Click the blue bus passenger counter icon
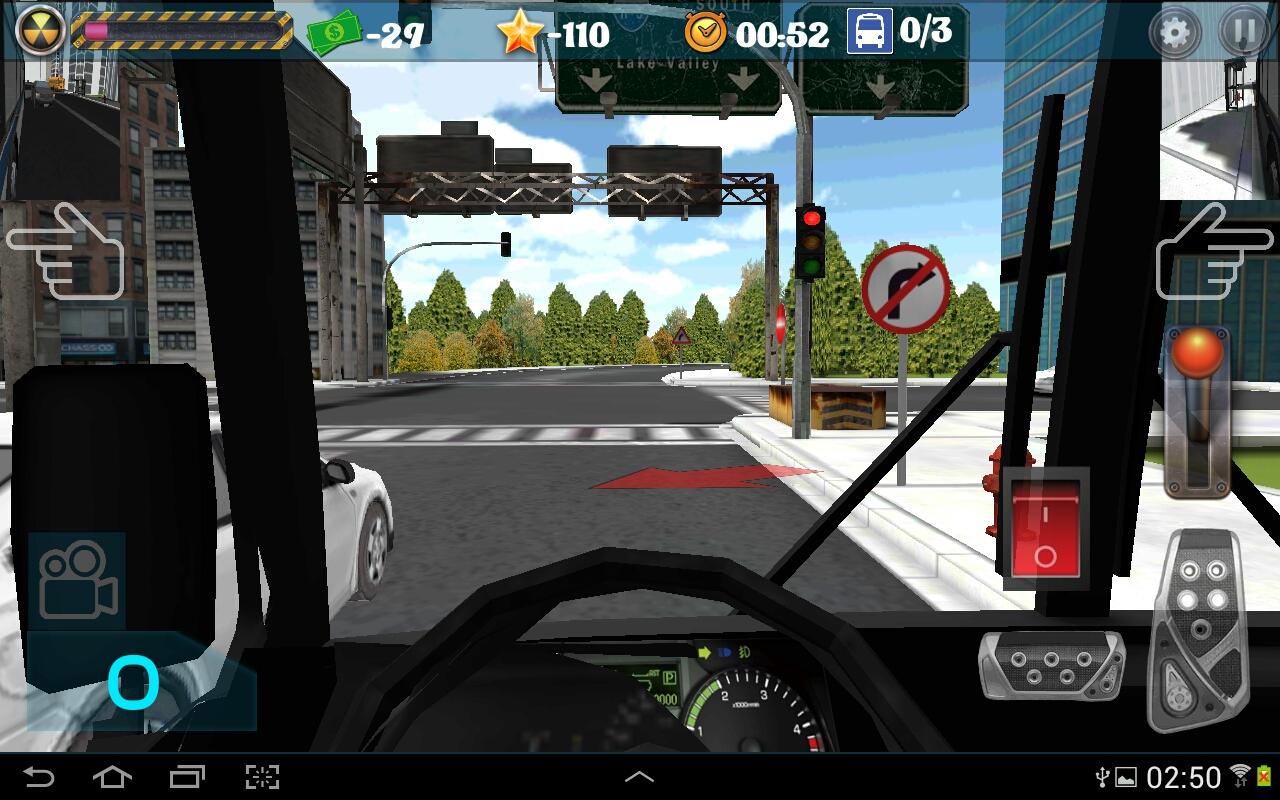The height and width of the screenshot is (800, 1280). pos(868,31)
